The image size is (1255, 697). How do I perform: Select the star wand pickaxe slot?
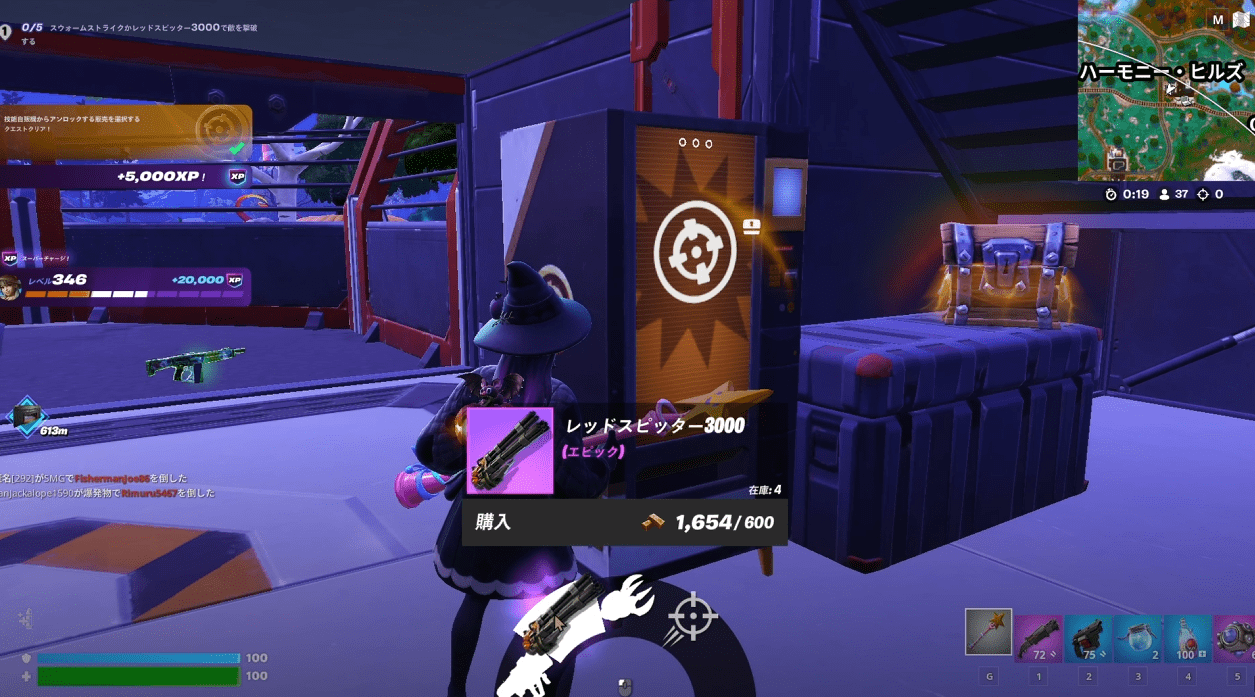coord(988,632)
